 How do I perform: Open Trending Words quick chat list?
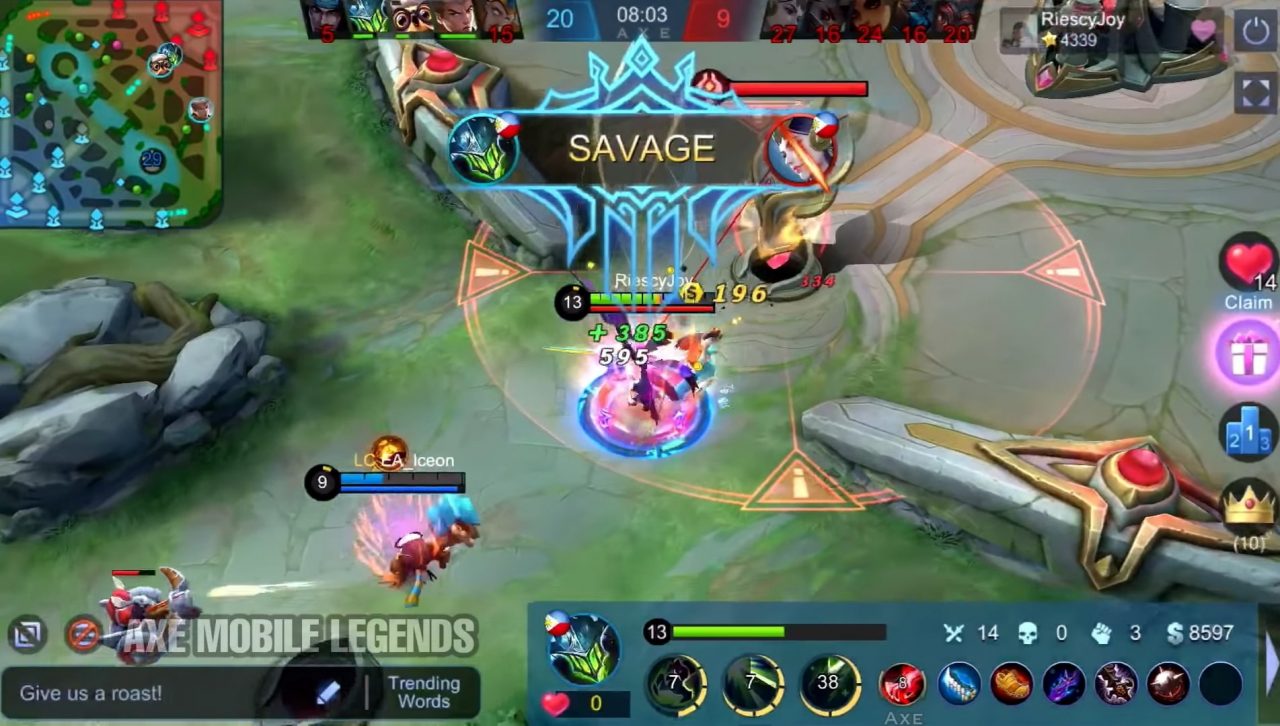pyautogui.click(x=424, y=691)
